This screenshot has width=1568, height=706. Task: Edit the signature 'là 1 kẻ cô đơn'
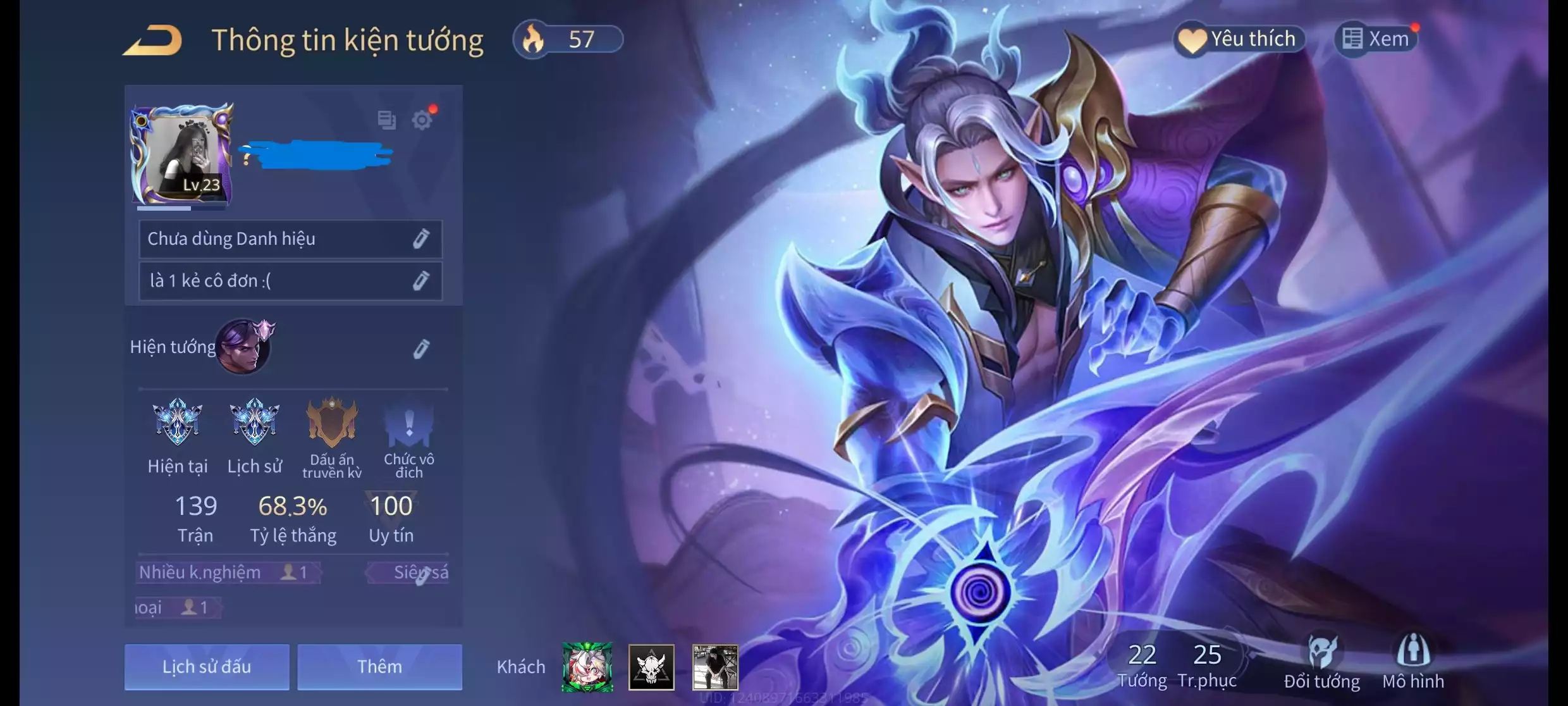(421, 280)
